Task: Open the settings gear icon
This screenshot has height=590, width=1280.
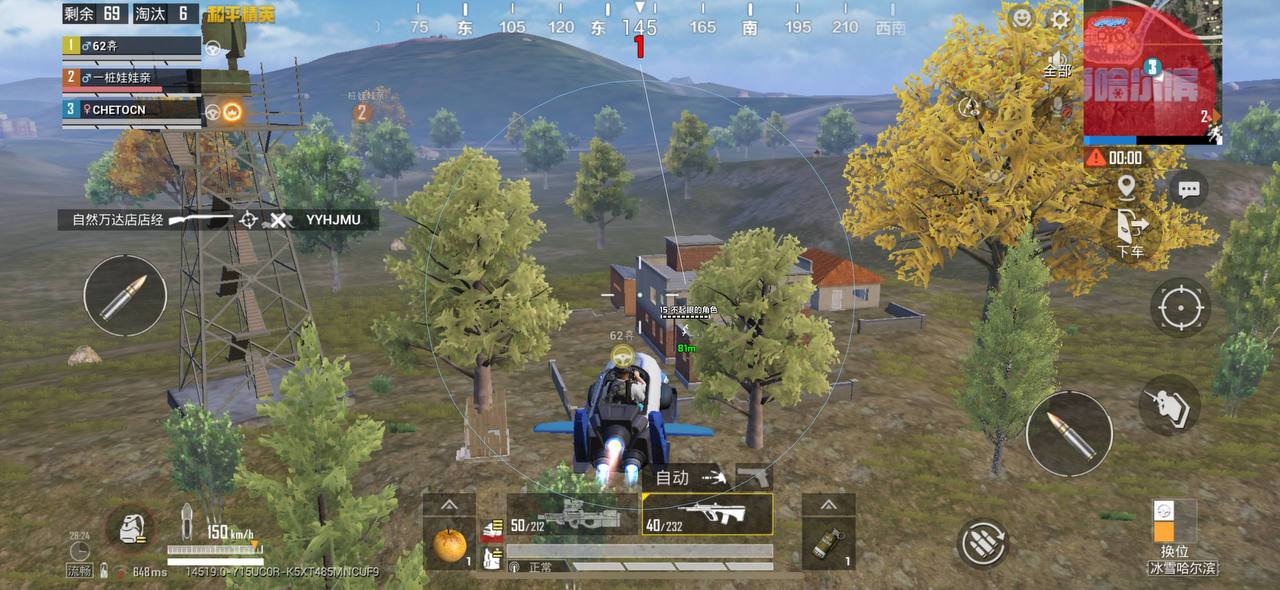Action: point(1060,19)
